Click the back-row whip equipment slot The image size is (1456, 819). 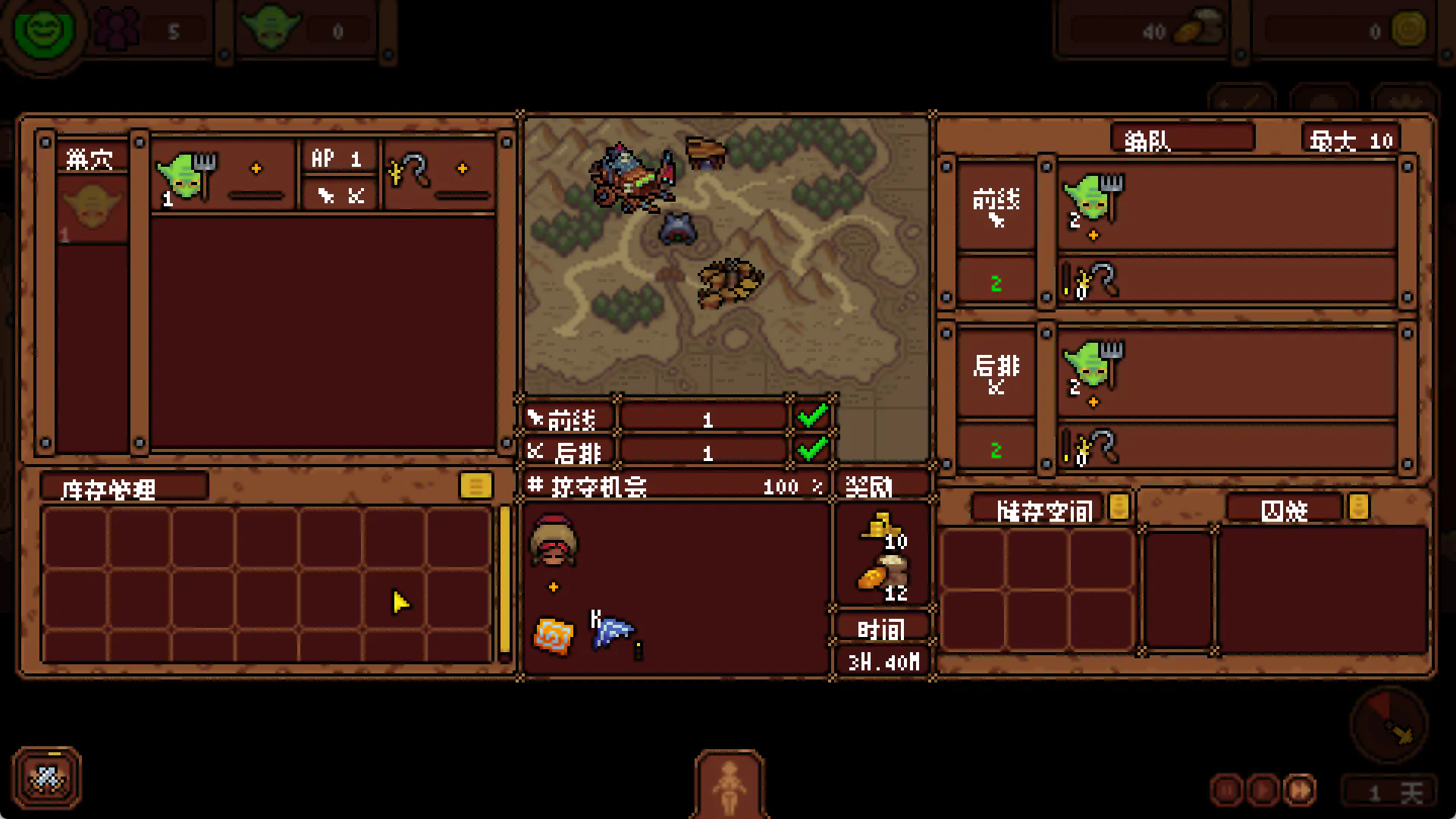[1092, 447]
